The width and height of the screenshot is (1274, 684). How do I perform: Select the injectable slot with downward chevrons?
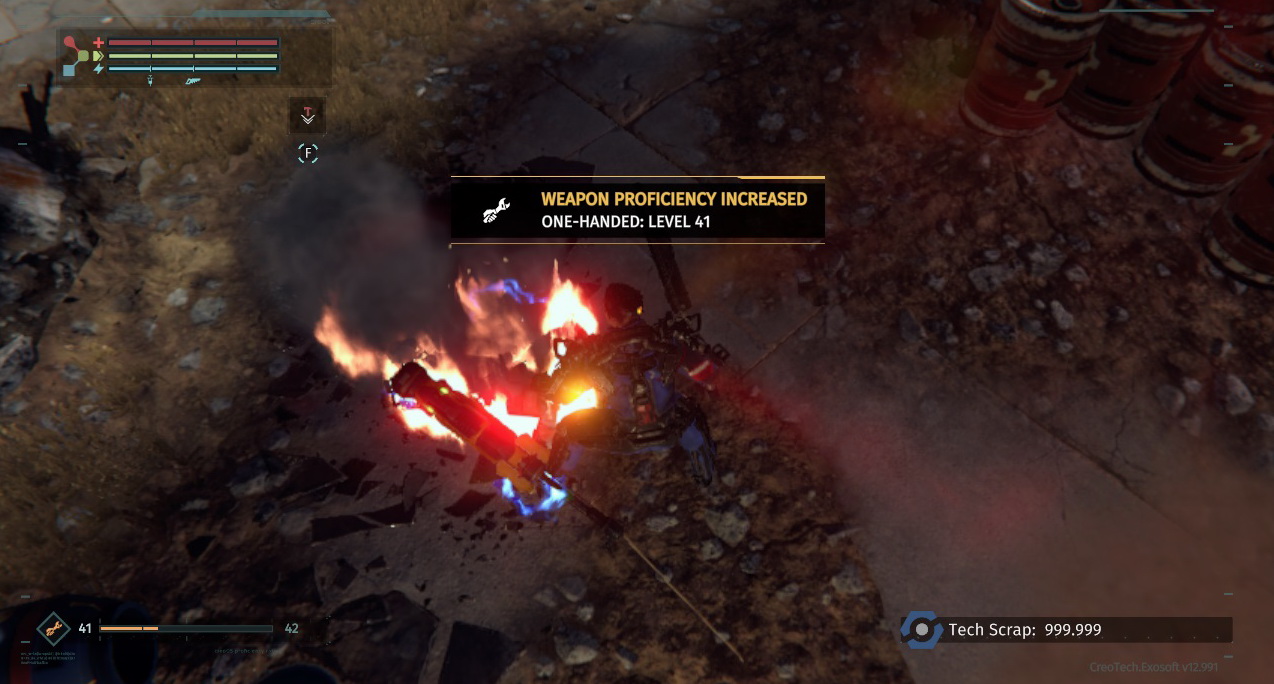[x=307, y=116]
